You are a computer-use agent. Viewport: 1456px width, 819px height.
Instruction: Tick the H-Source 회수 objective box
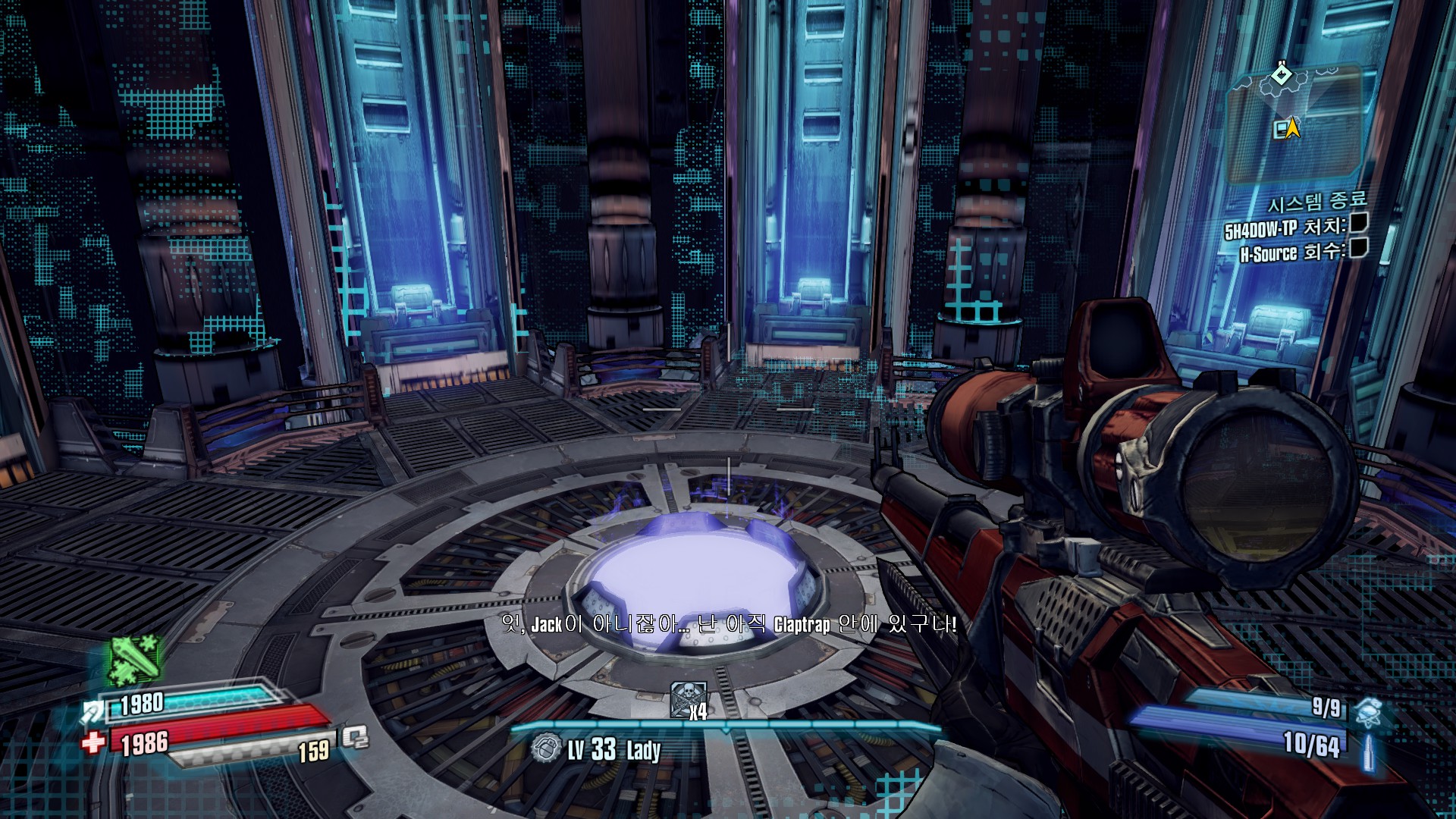1359,248
